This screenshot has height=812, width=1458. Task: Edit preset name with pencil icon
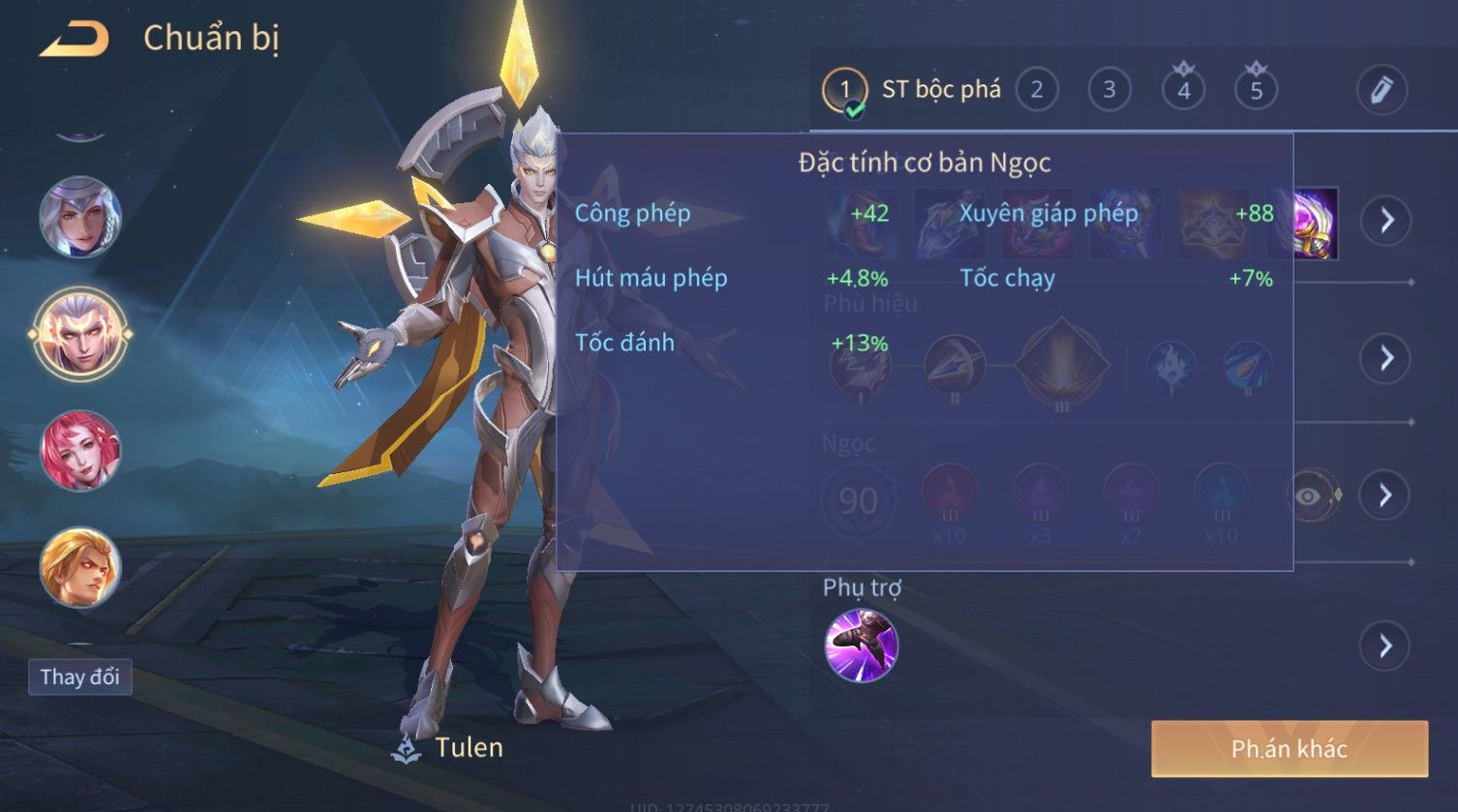(1381, 91)
